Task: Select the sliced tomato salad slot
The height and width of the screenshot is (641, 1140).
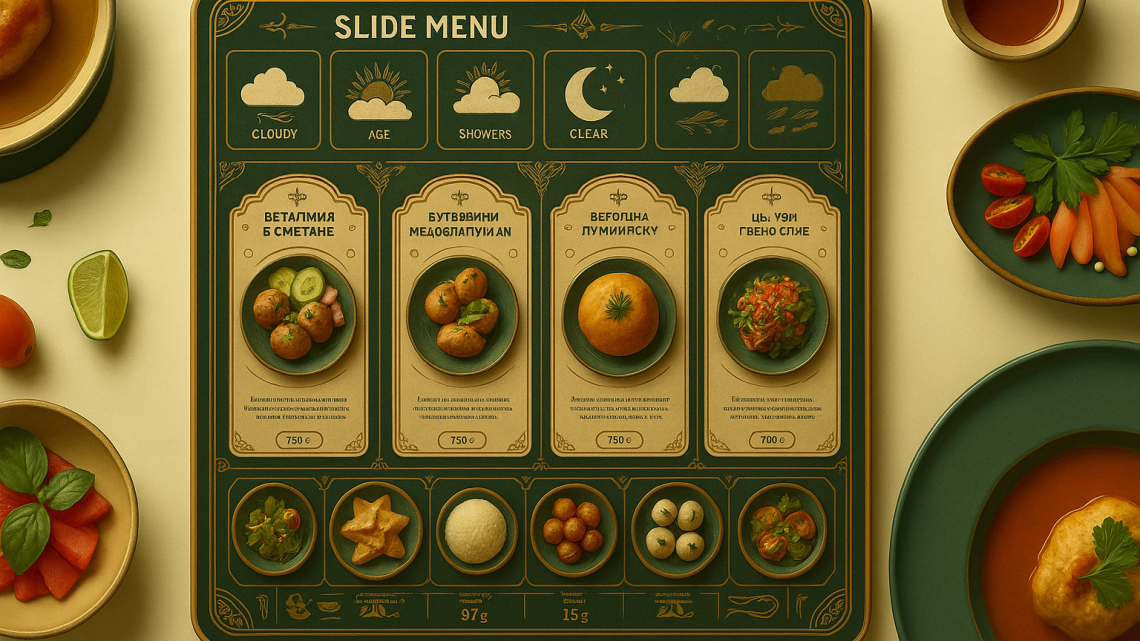Action: click(x=782, y=530)
